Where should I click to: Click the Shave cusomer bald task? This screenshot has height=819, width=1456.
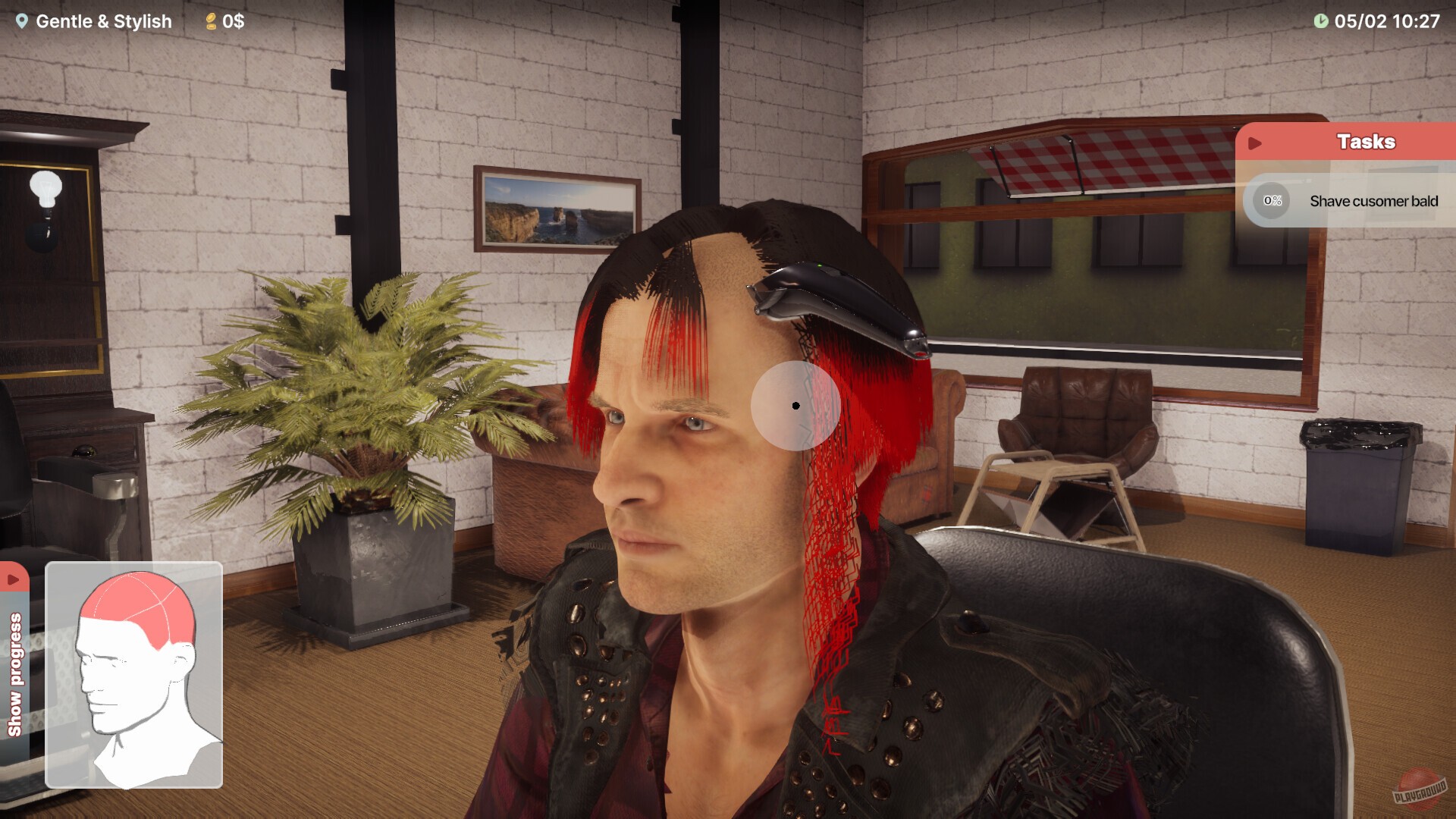pyautogui.click(x=1373, y=201)
